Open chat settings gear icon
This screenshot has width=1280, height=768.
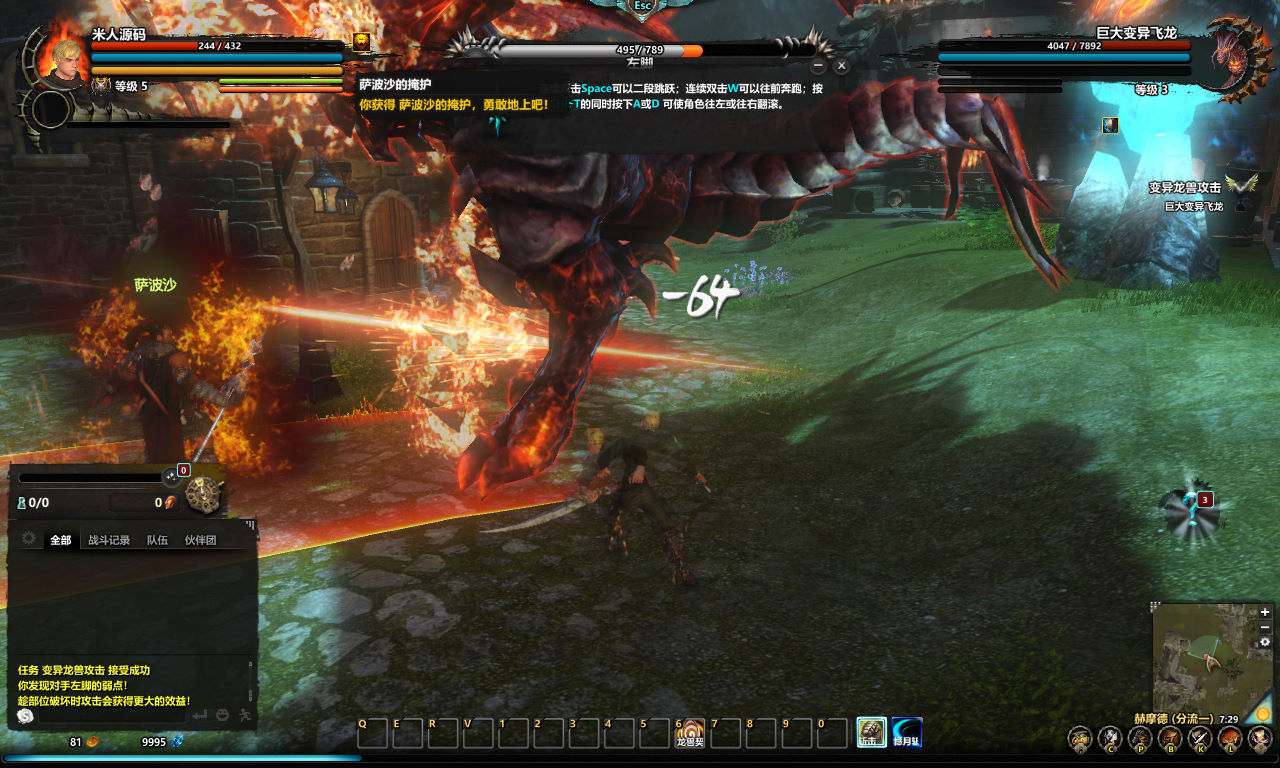[29, 539]
